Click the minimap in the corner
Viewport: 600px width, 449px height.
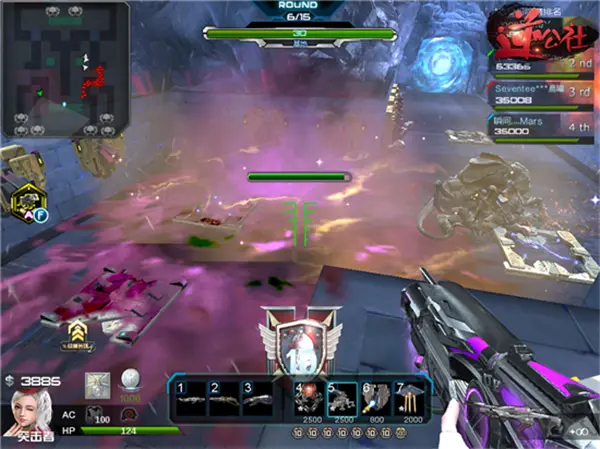[65, 68]
